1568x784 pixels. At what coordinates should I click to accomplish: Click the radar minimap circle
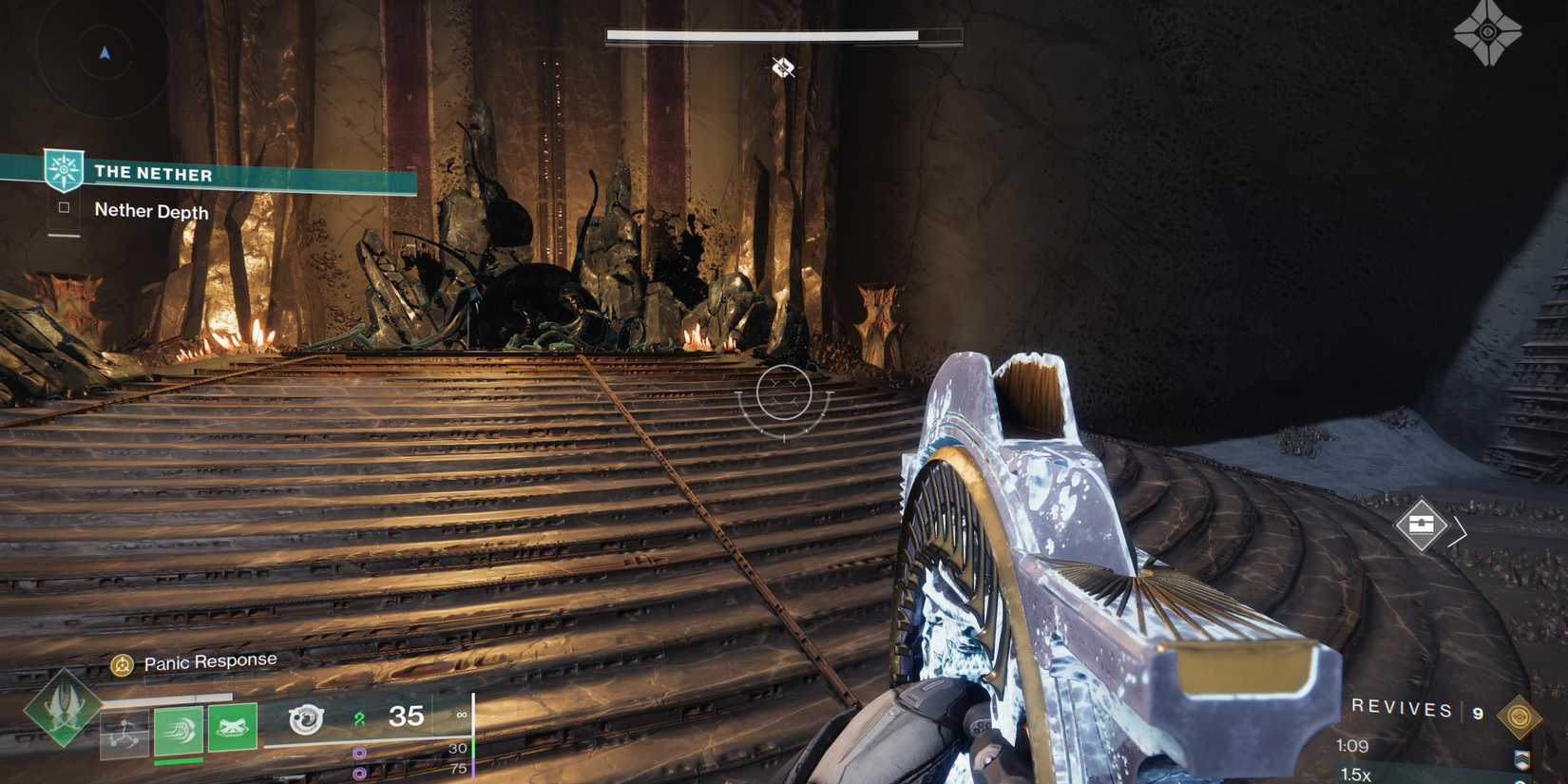pyautogui.click(x=104, y=53)
